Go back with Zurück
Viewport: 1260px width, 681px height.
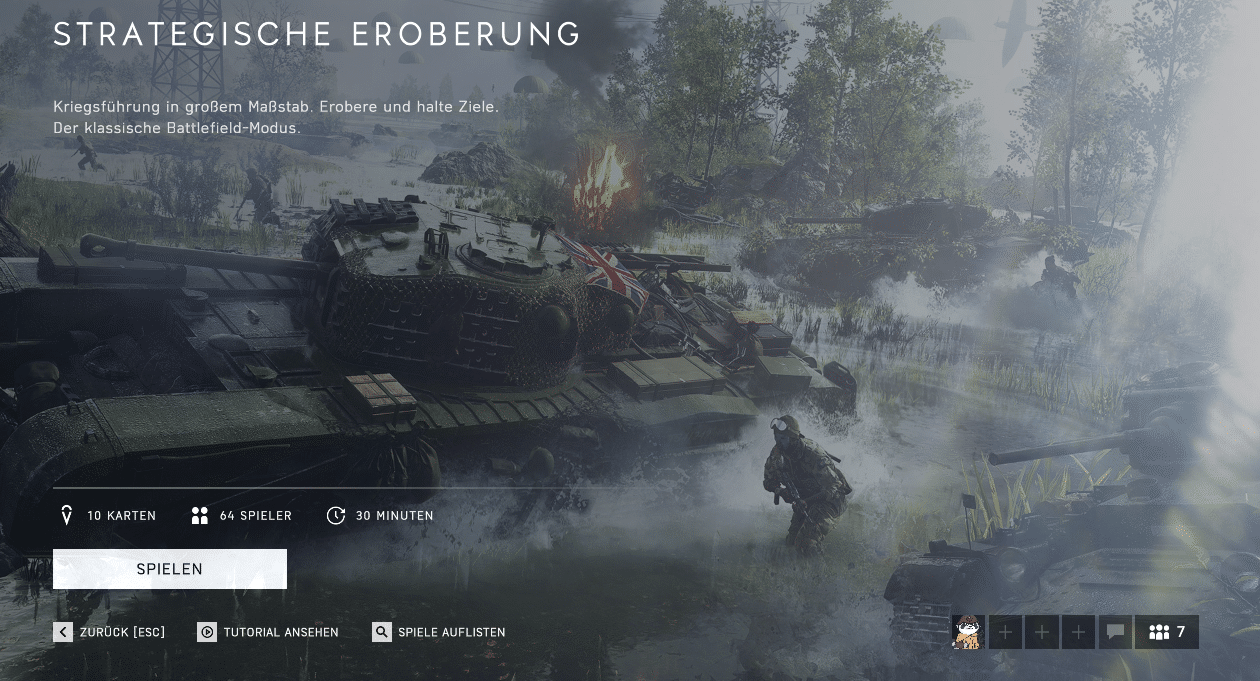coord(110,632)
